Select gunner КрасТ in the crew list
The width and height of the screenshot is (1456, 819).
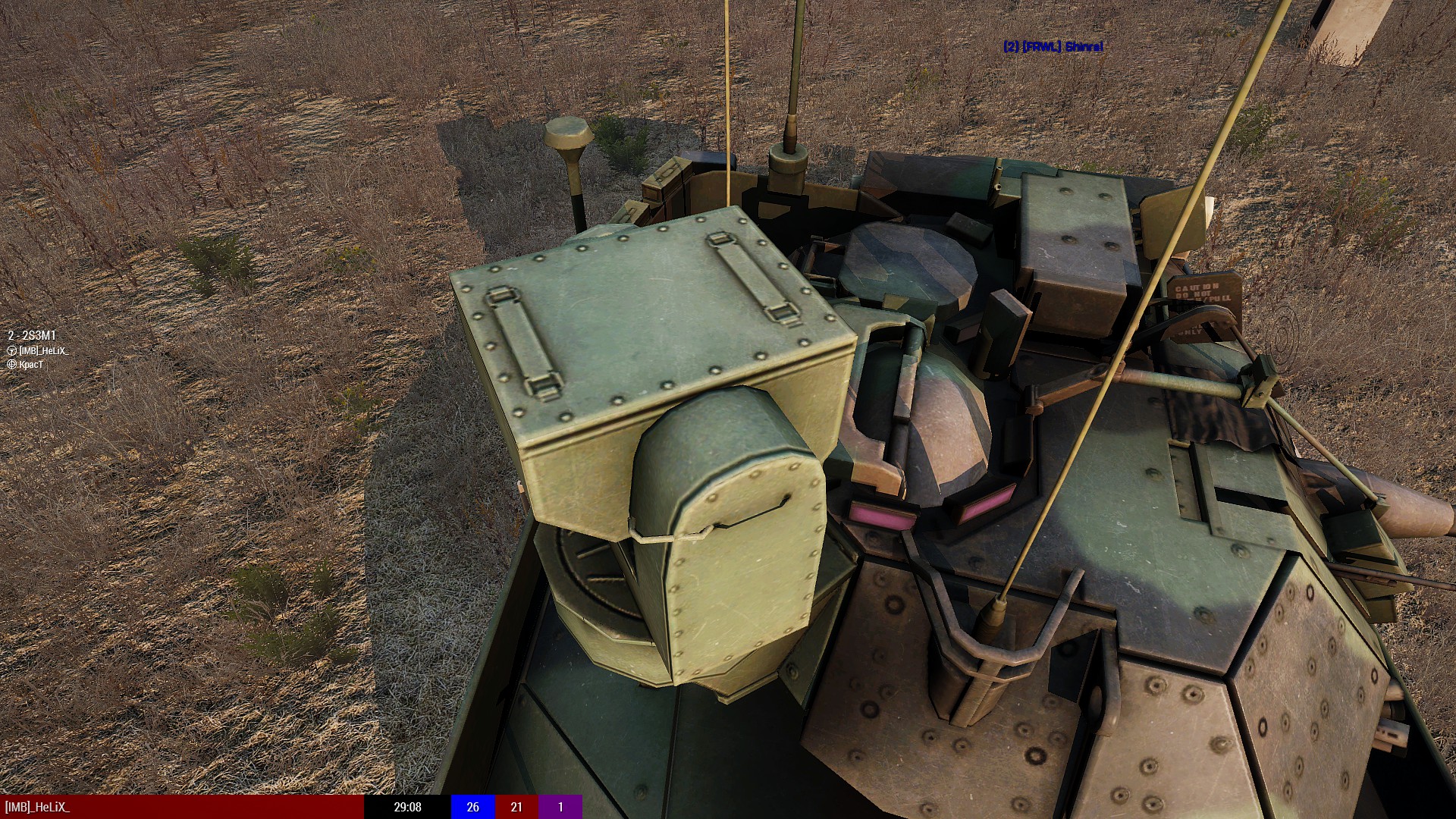click(31, 365)
